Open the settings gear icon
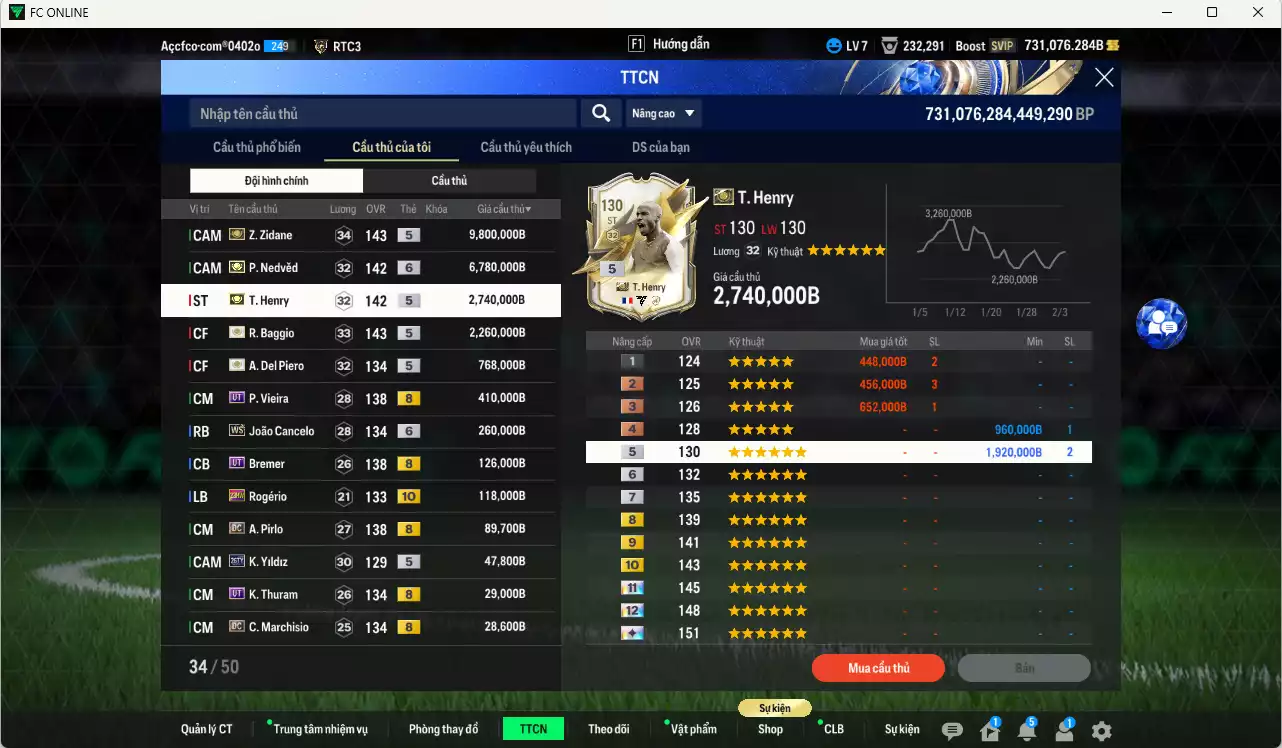The width and height of the screenshot is (1282, 748). tap(1103, 731)
